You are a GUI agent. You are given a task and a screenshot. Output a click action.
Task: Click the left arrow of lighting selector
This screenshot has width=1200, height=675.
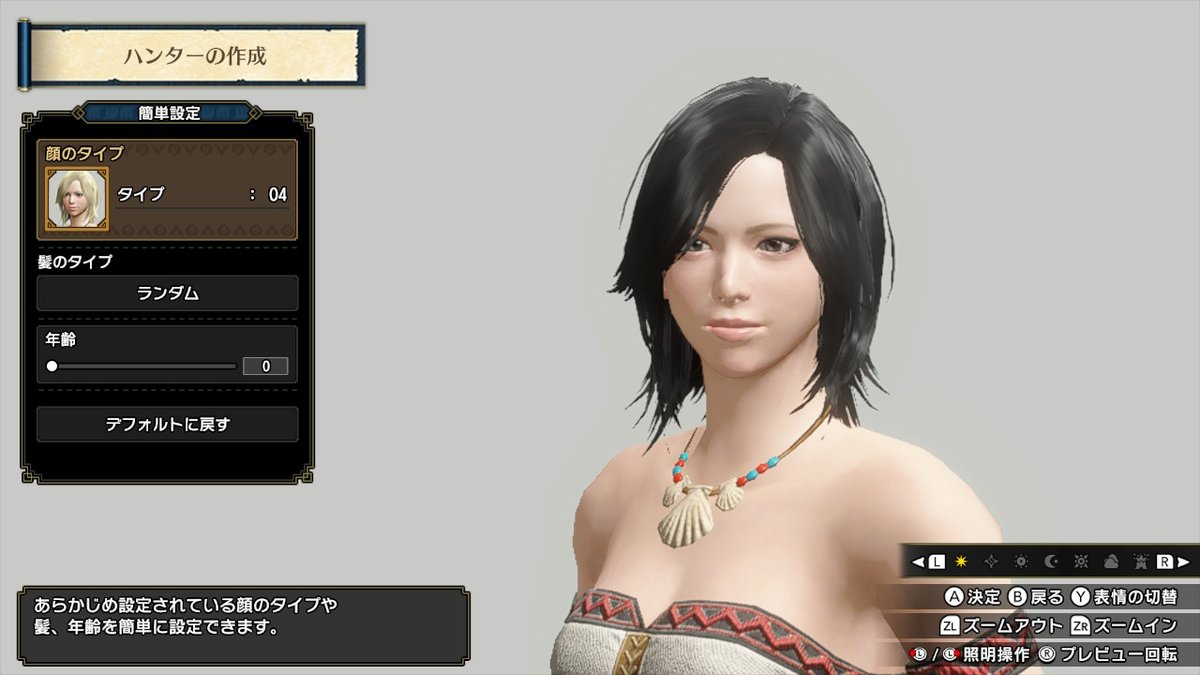coord(916,562)
